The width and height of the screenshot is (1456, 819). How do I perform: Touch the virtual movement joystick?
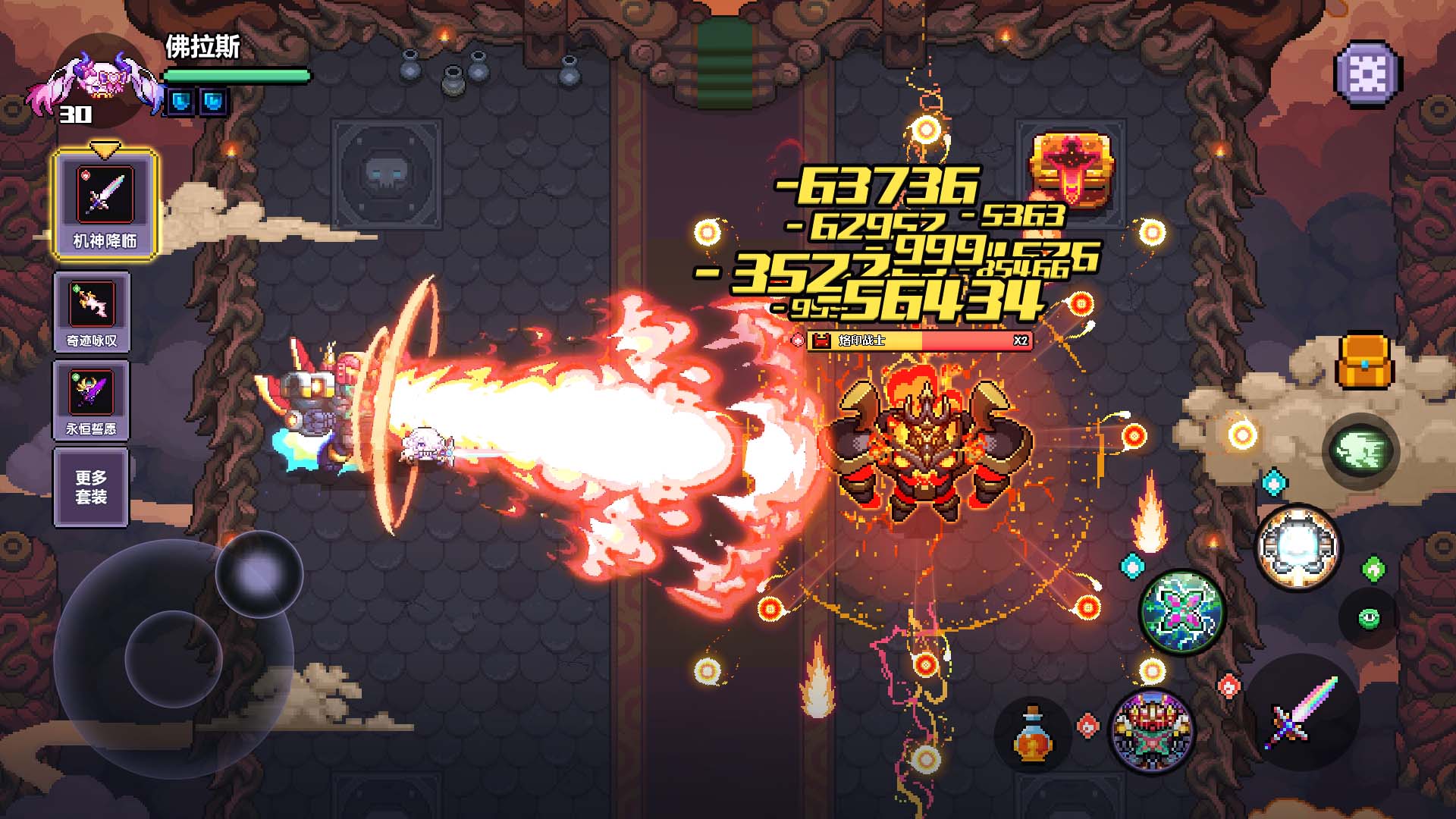click(x=174, y=657)
